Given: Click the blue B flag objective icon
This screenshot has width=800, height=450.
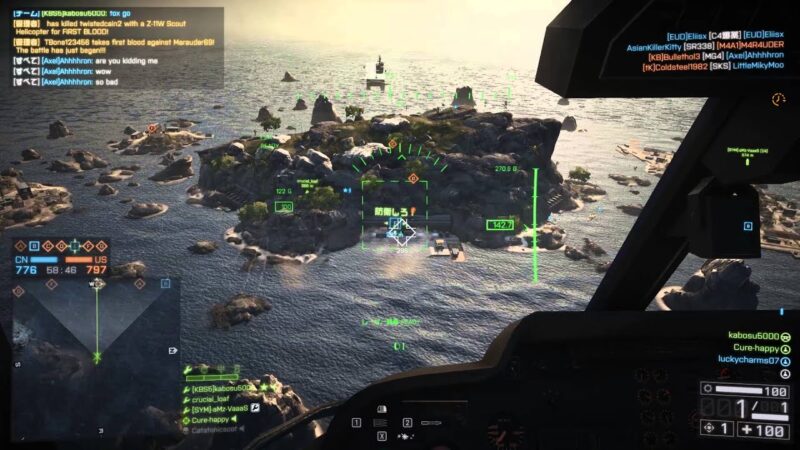Looking at the screenshot, I should coord(34,245).
